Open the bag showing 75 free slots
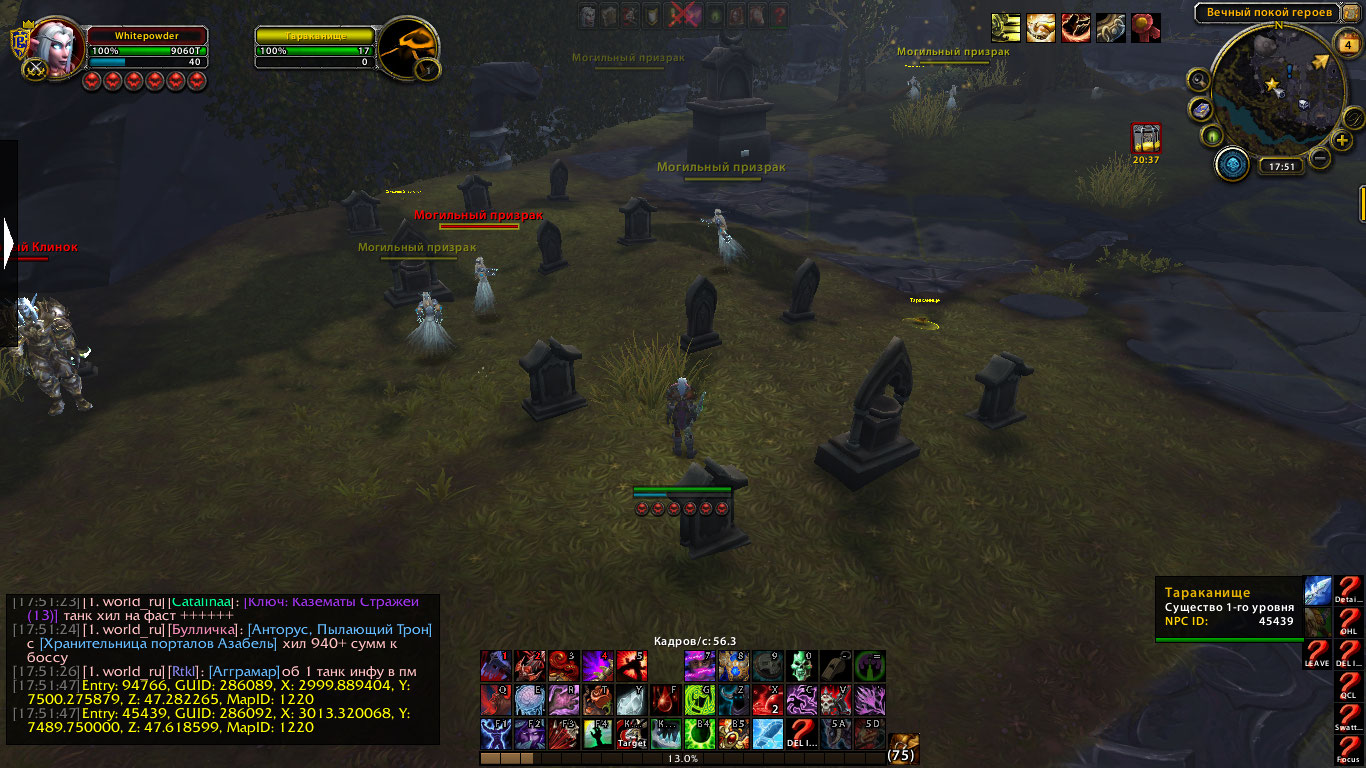Screen dimensions: 1366x768 [x=903, y=749]
